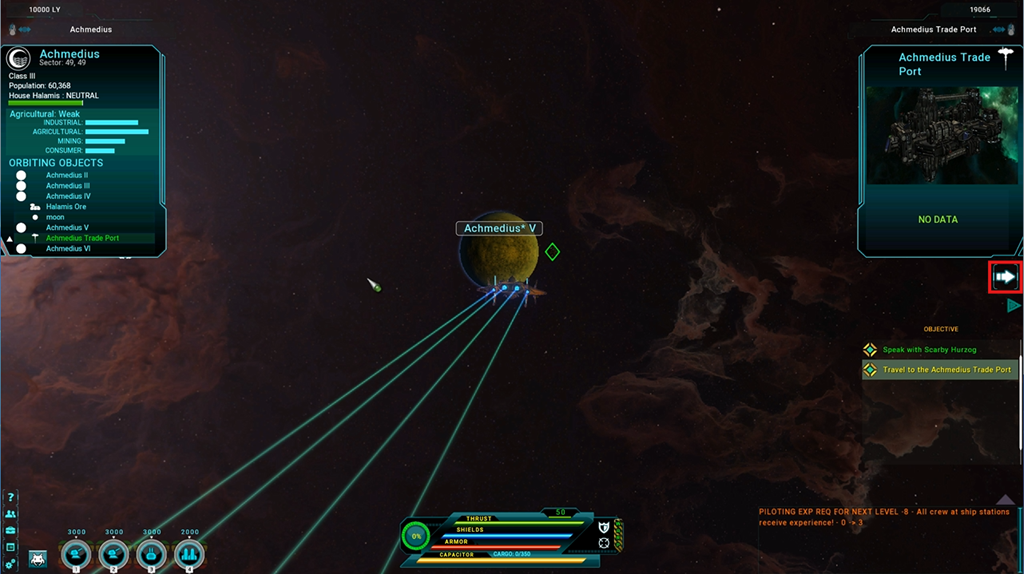1024x574 pixels.
Task: Select Achmedius VI in orbiting objects list
Action: pos(67,249)
